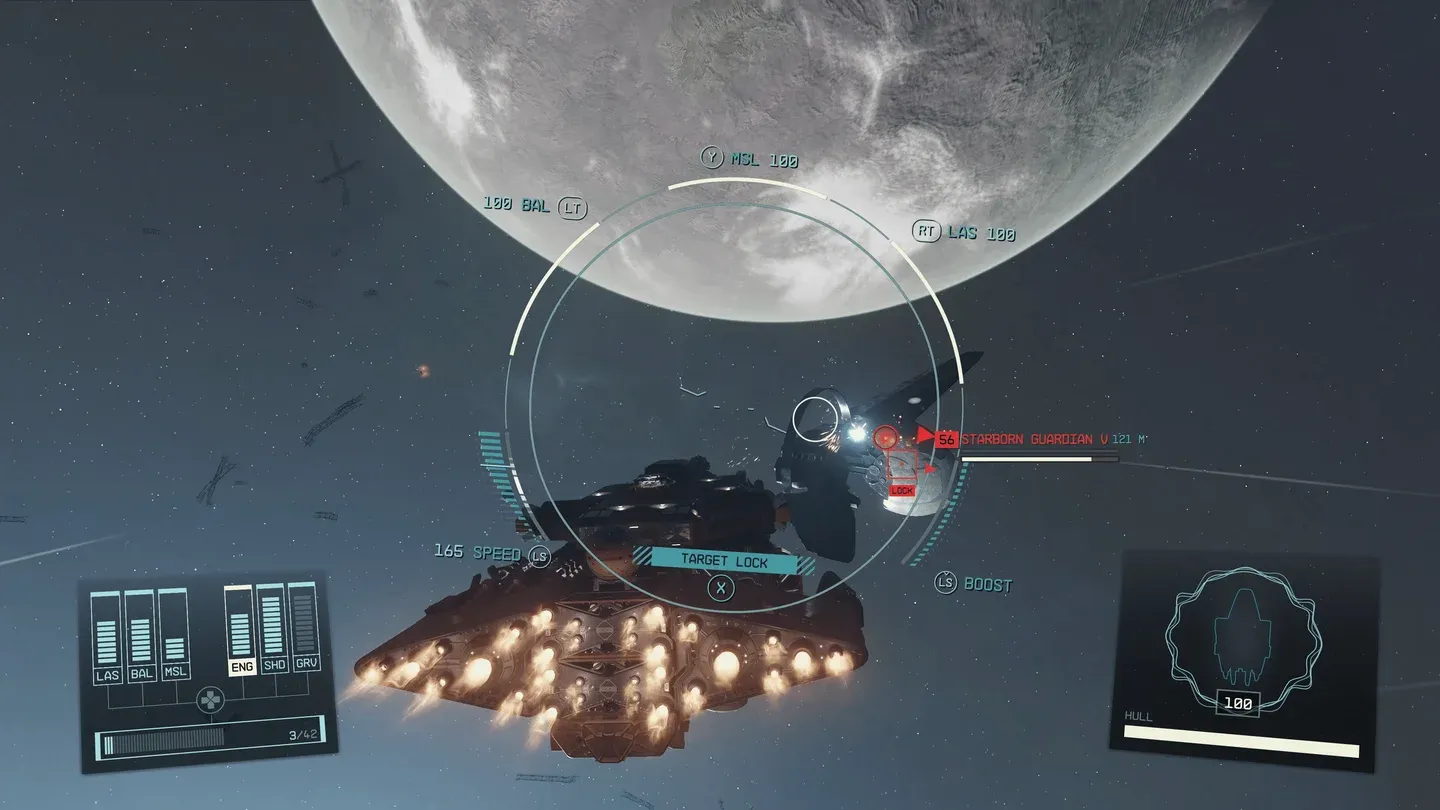Select the MSL power system
The image size is (1440, 810).
pos(175,673)
